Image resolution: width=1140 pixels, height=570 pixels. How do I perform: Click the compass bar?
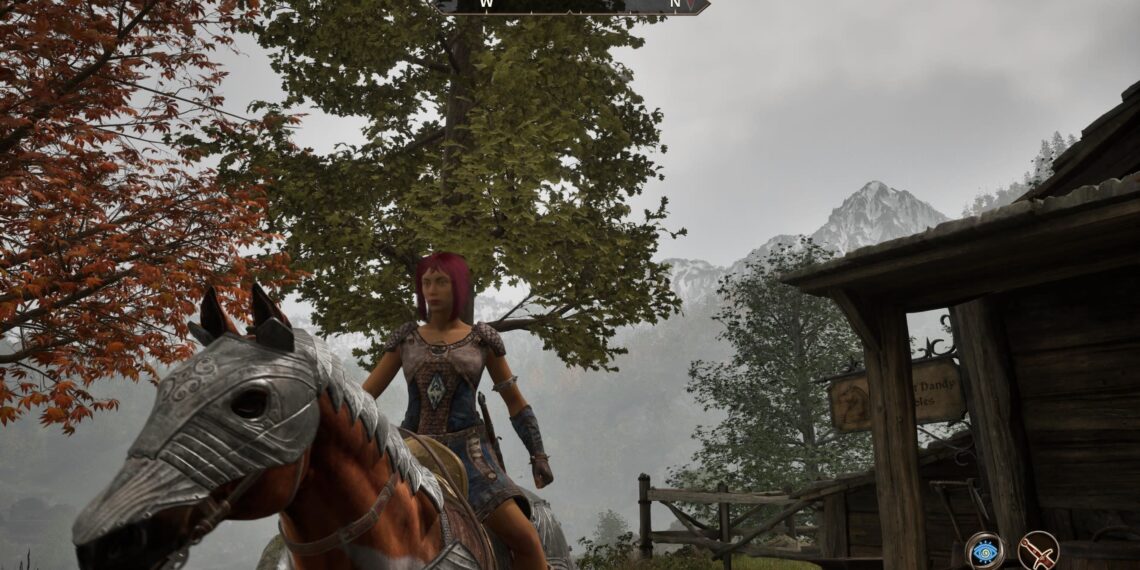tap(571, 6)
